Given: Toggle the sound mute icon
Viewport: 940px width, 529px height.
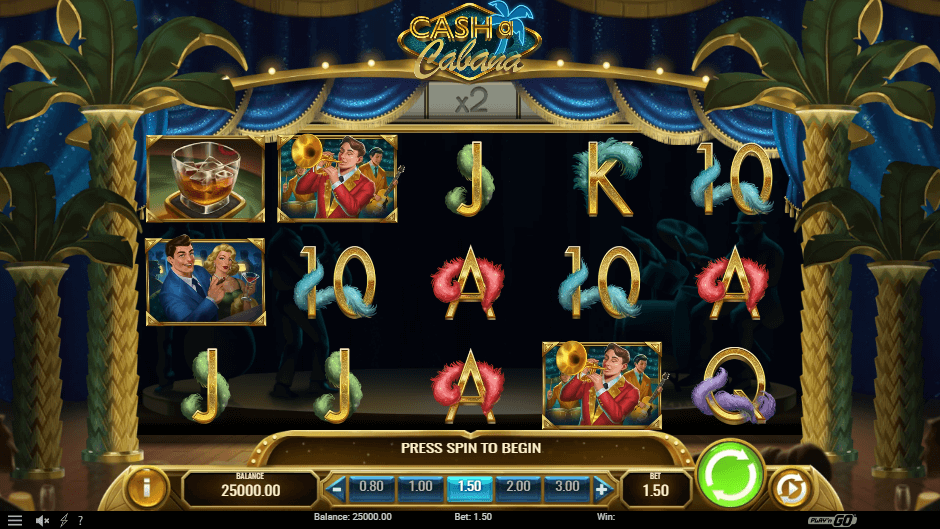Looking at the screenshot, I should [43, 520].
